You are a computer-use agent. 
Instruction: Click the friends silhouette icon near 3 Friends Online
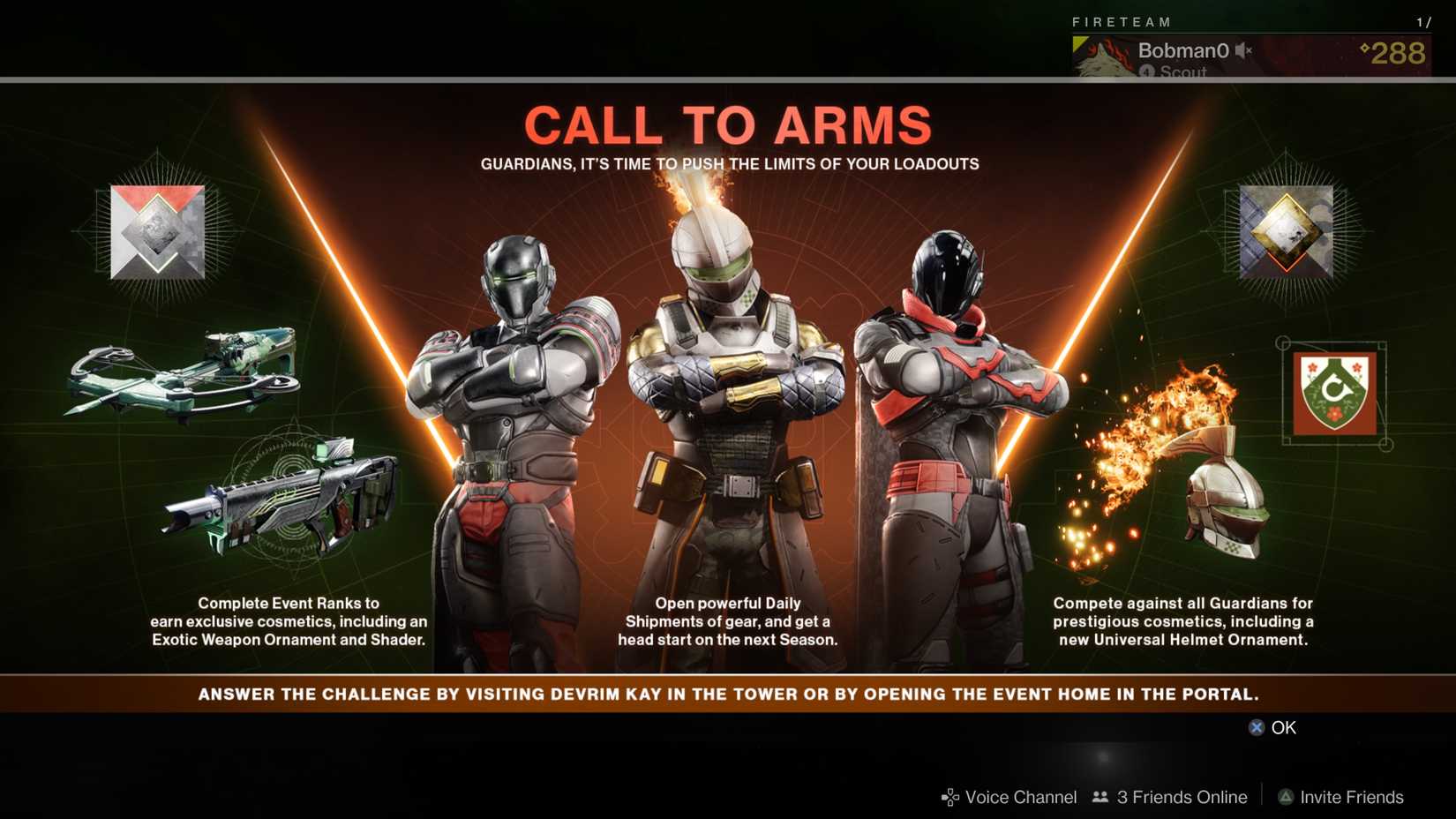click(1100, 797)
